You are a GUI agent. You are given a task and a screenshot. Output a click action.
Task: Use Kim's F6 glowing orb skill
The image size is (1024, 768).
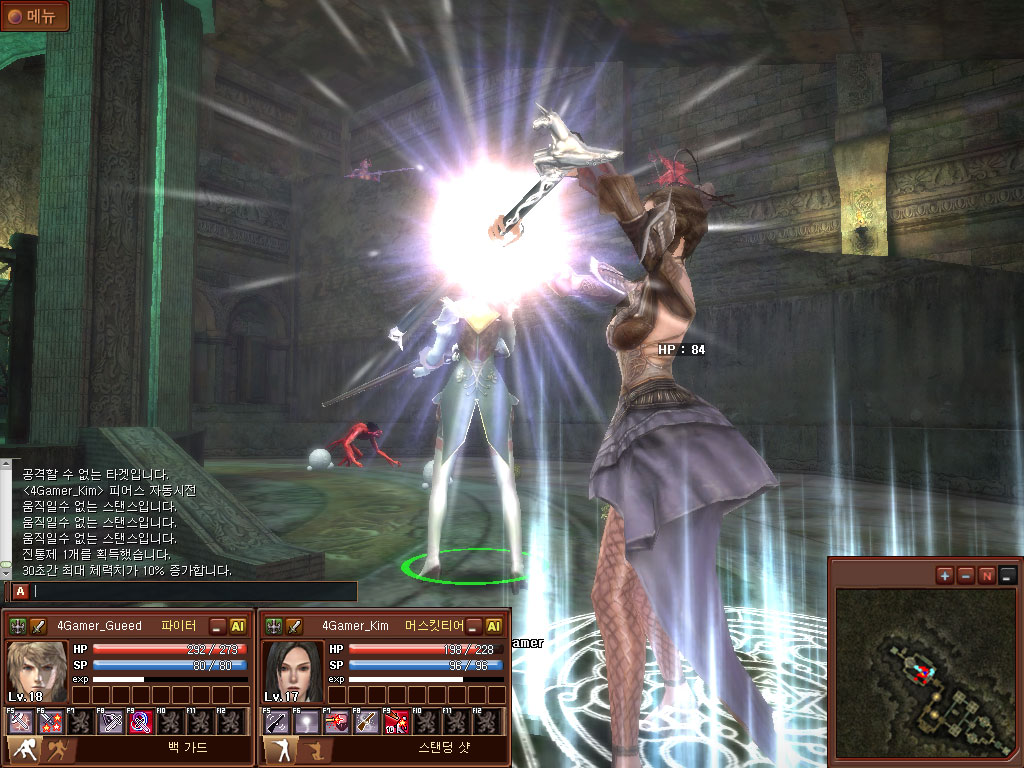pos(307,722)
